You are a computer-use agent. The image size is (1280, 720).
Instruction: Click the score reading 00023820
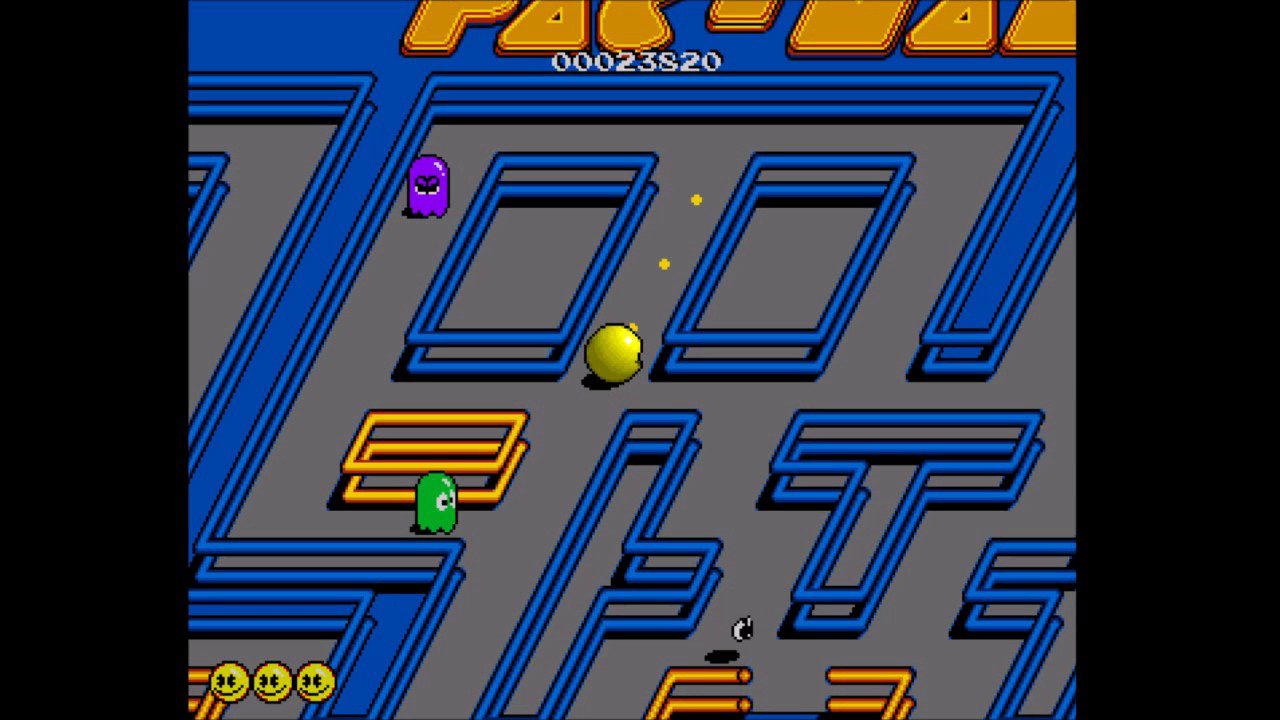pyautogui.click(x=637, y=61)
